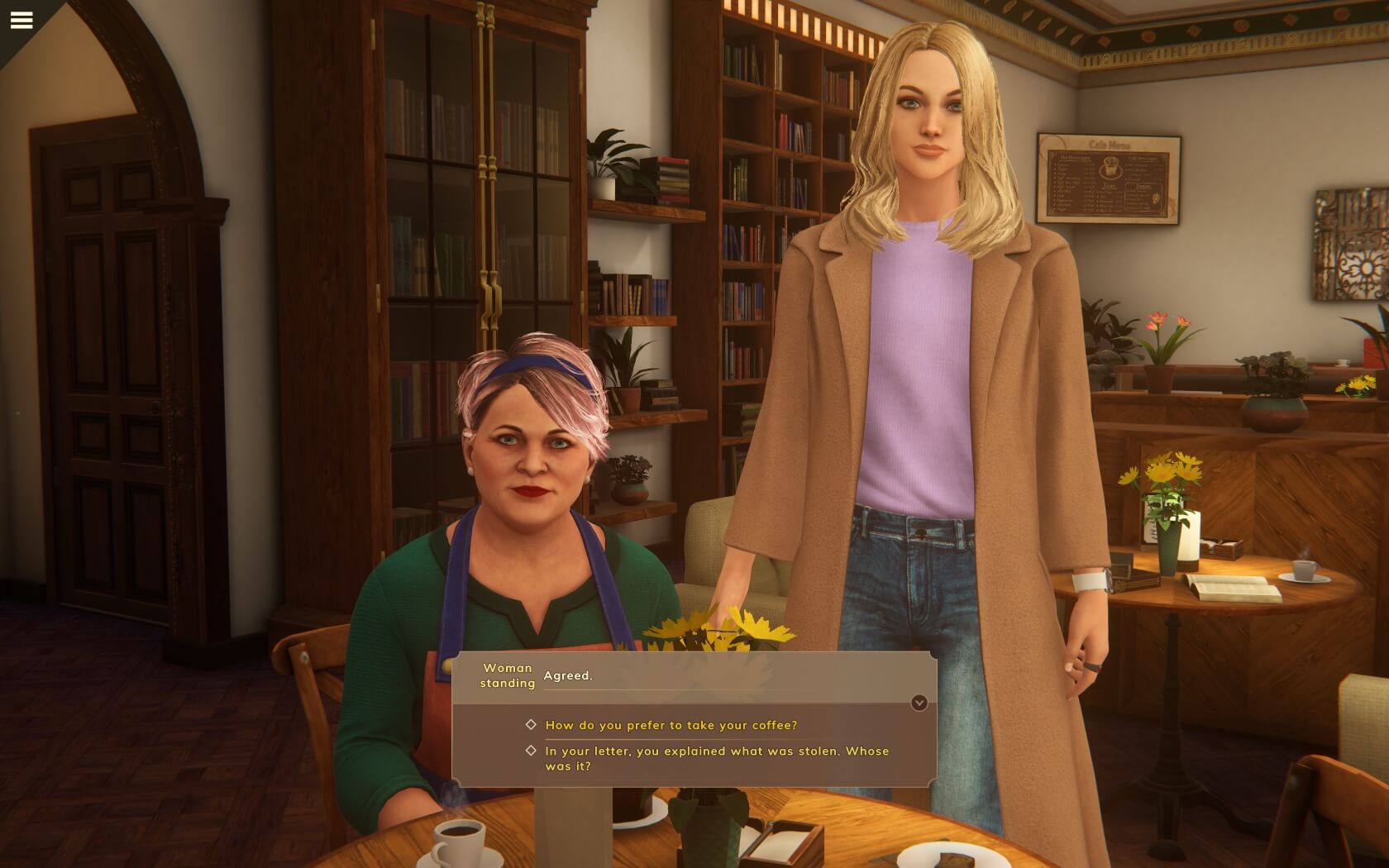This screenshot has height=868, width=1389.
Task: Ask whose stolen item it was
Action: click(x=716, y=758)
